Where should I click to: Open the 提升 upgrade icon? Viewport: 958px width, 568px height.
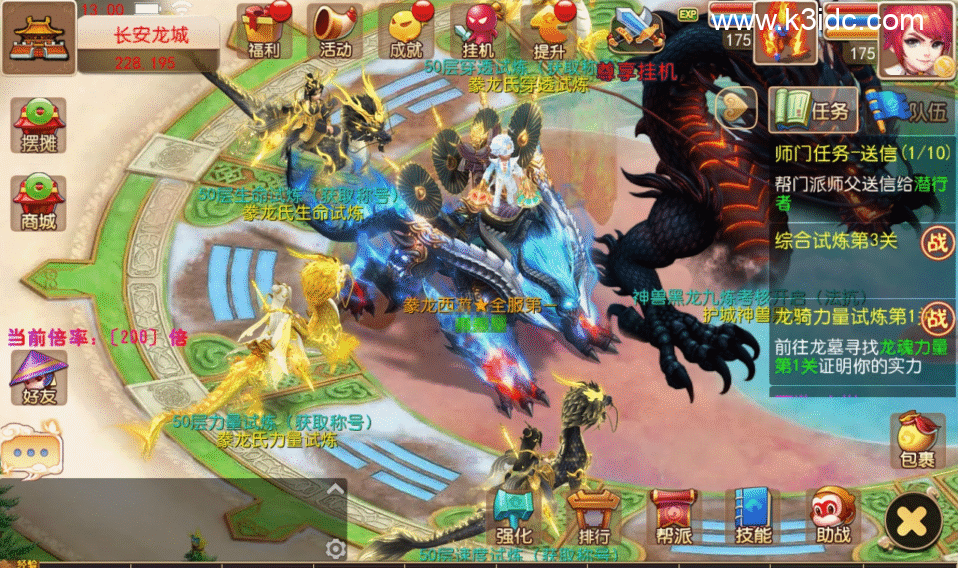[x=550, y=30]
